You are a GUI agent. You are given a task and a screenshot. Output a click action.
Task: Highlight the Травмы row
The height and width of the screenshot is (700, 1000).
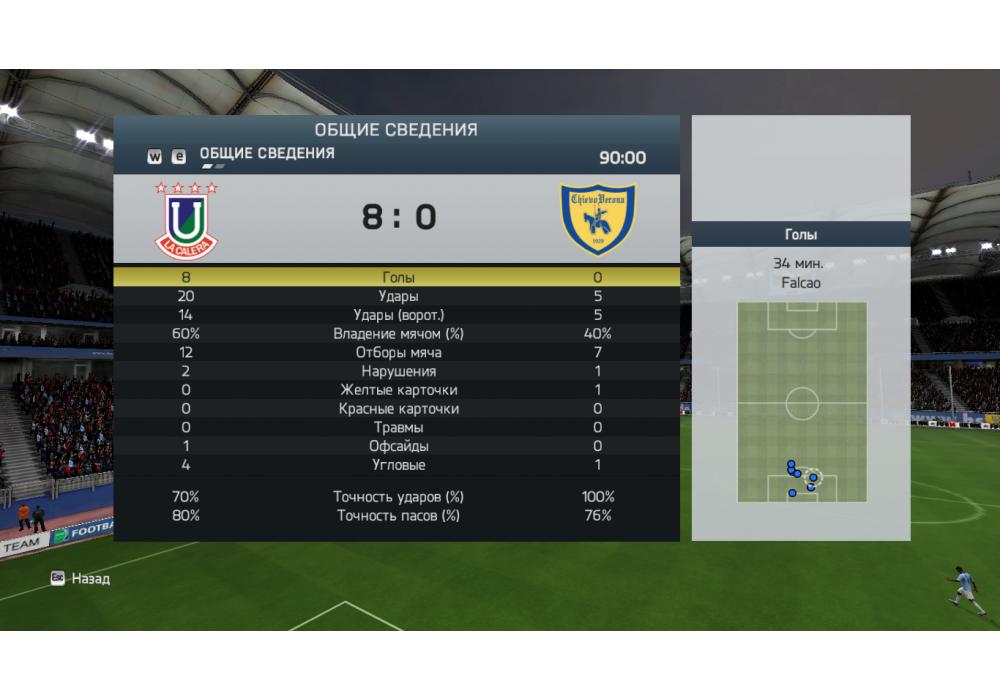[x=398, y=428]
